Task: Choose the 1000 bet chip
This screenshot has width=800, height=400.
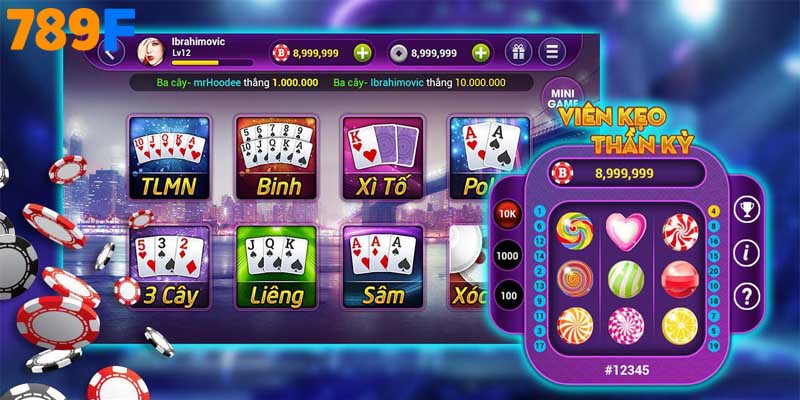Action: (508, 255)
